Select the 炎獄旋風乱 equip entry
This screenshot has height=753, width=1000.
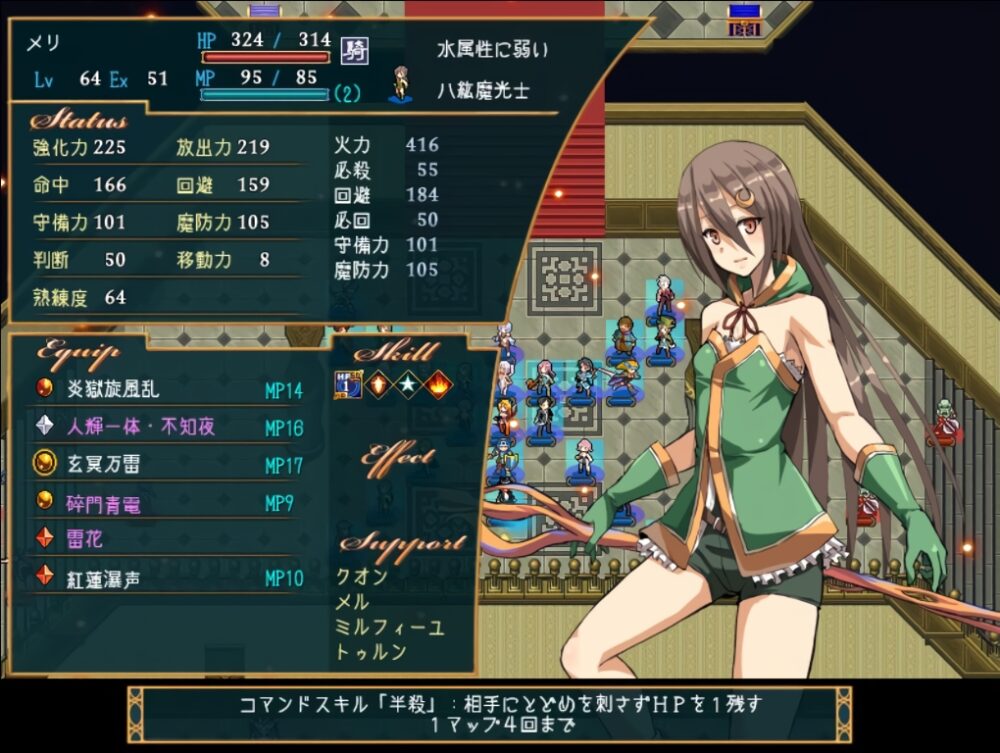pos(113,389)
